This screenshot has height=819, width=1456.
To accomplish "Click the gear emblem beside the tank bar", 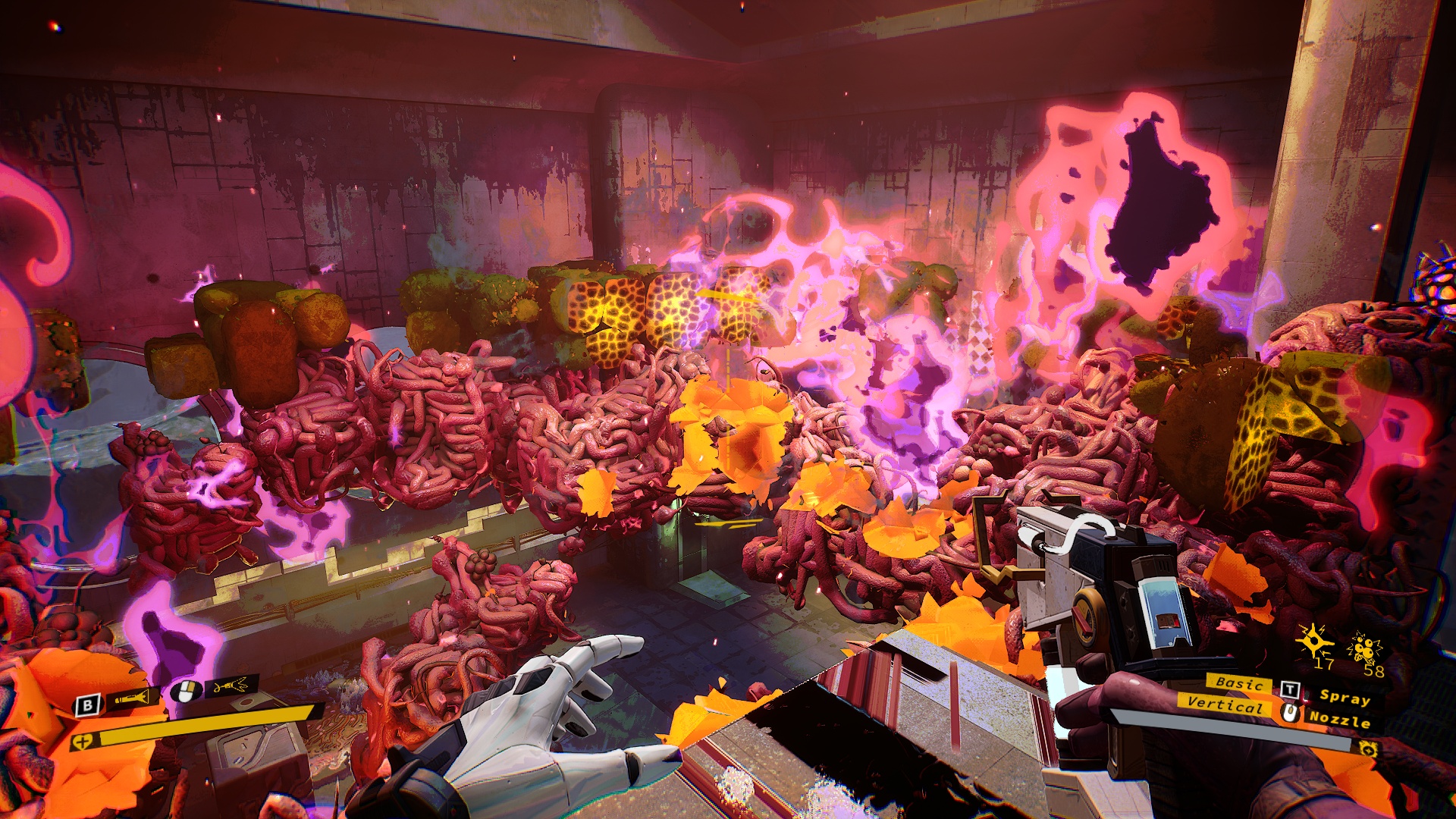I will click(x=1369, y=749).
